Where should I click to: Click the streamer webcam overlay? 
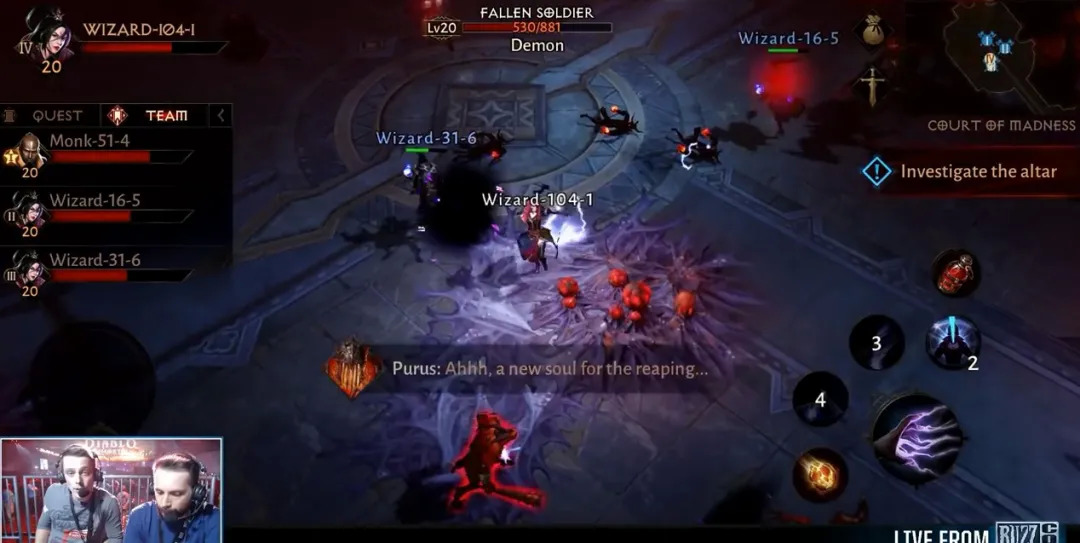(111, 490)
